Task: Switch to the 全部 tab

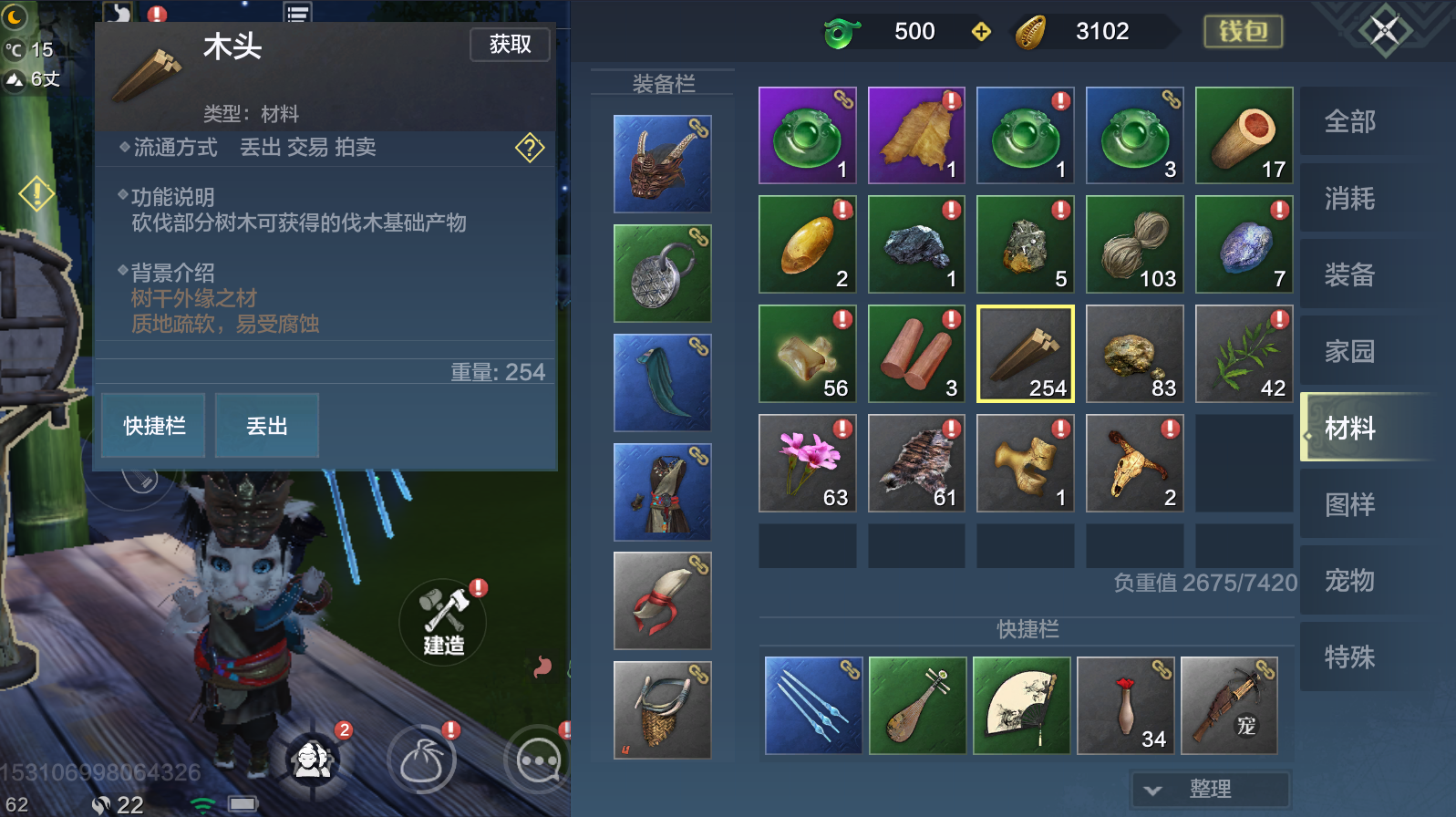Action: coord(1348,120)
